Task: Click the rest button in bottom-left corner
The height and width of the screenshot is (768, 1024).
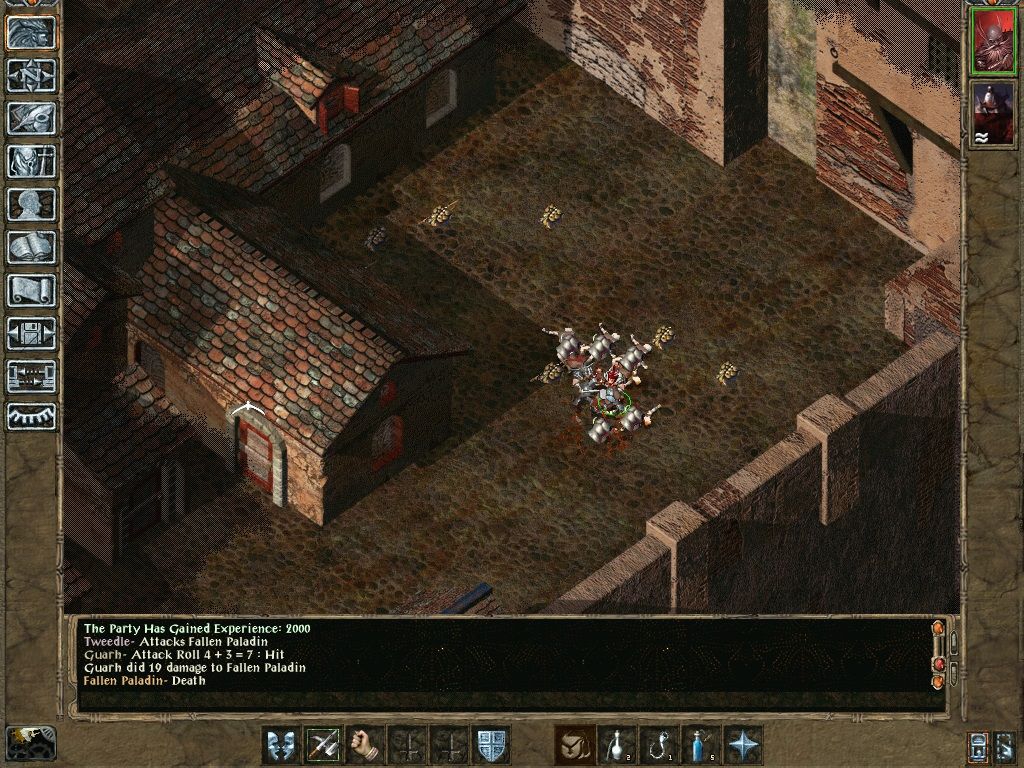Action: 29,742
